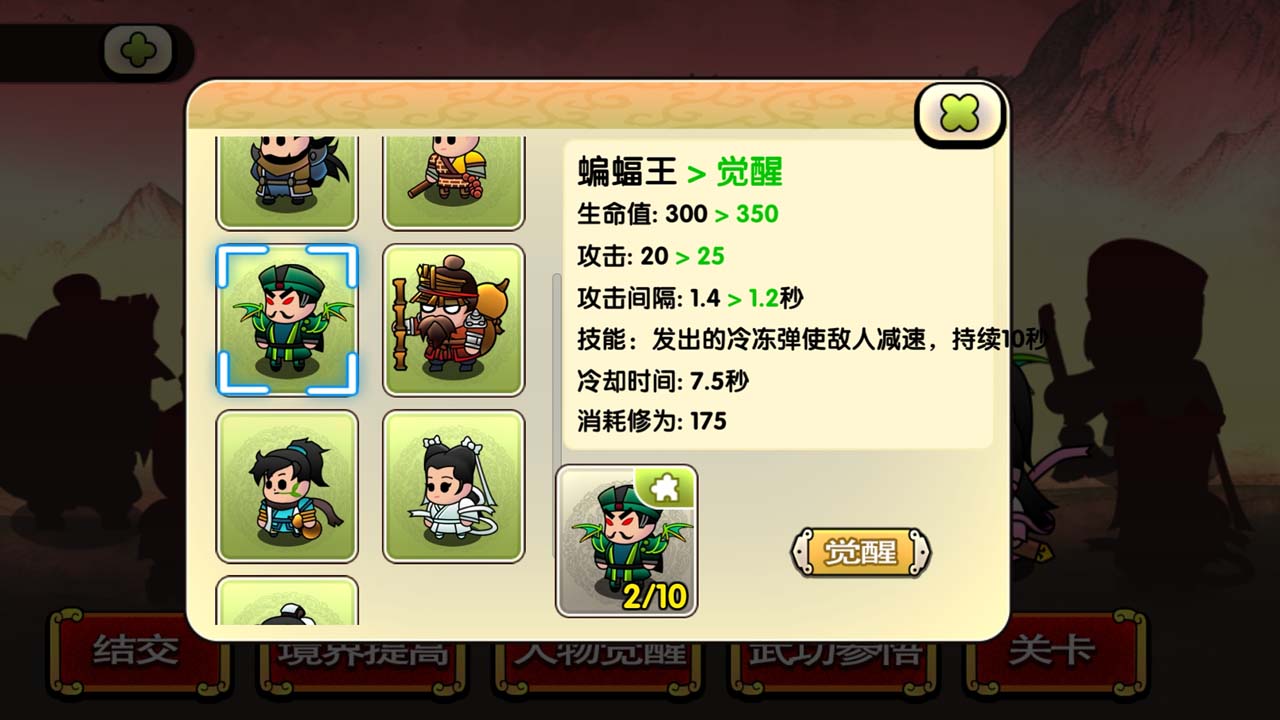Select the white-robed archer portrait
Image resolution: width=1280 pixels, height=720 pixels.
[x=453, y=488]
